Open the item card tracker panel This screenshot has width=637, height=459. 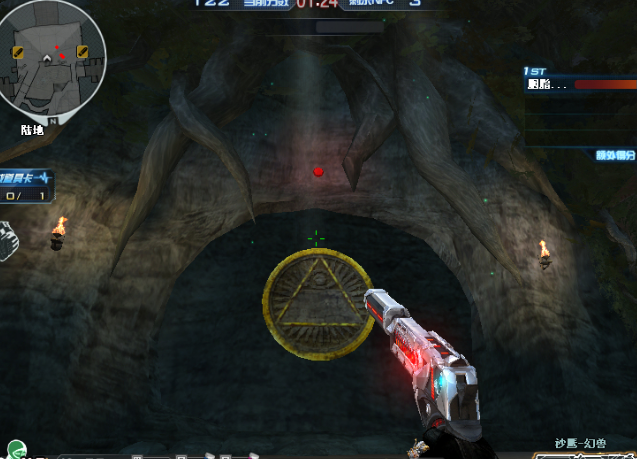tap(25, 186)
